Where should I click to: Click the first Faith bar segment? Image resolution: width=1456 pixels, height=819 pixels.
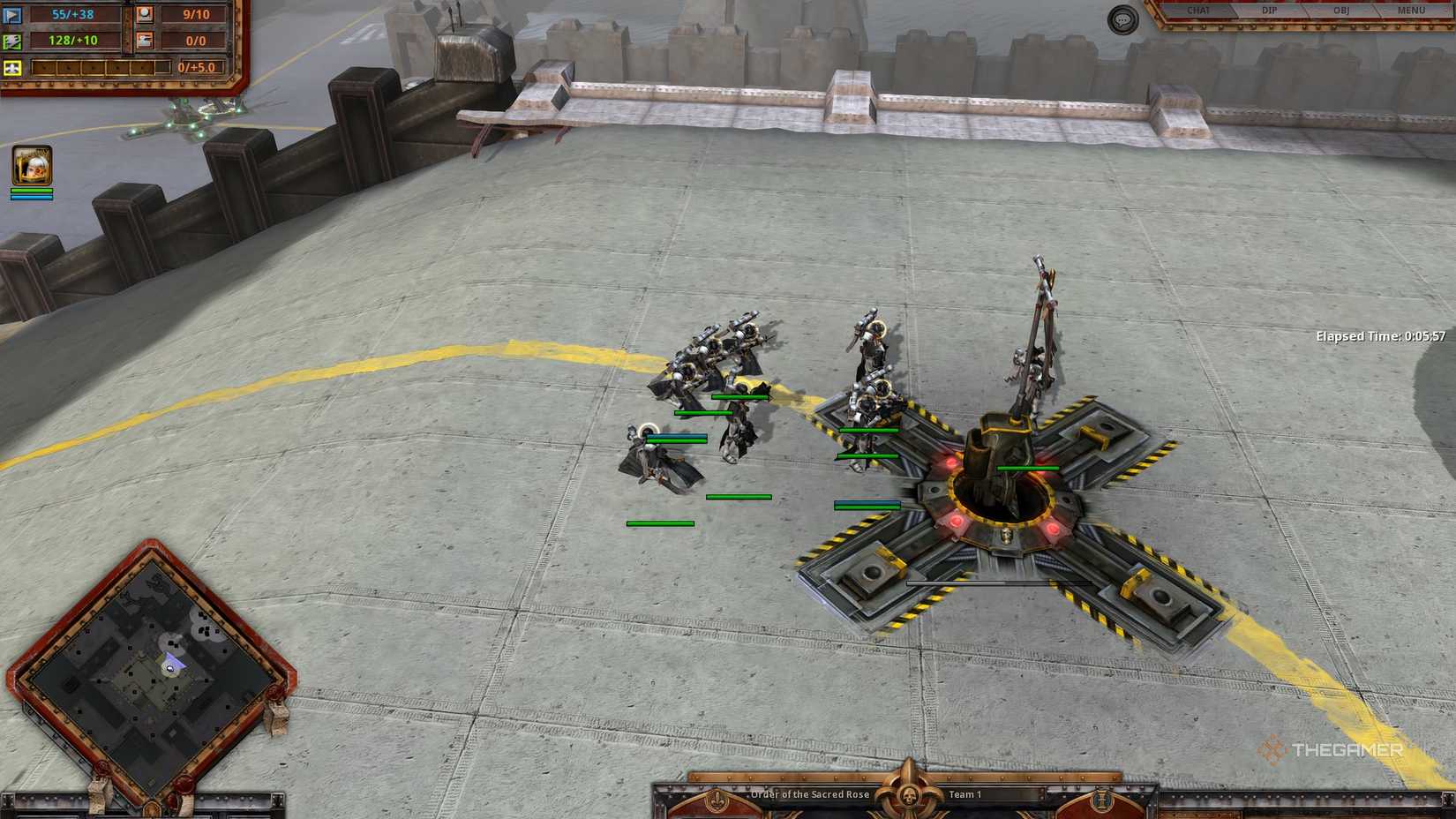coord(42,66)
